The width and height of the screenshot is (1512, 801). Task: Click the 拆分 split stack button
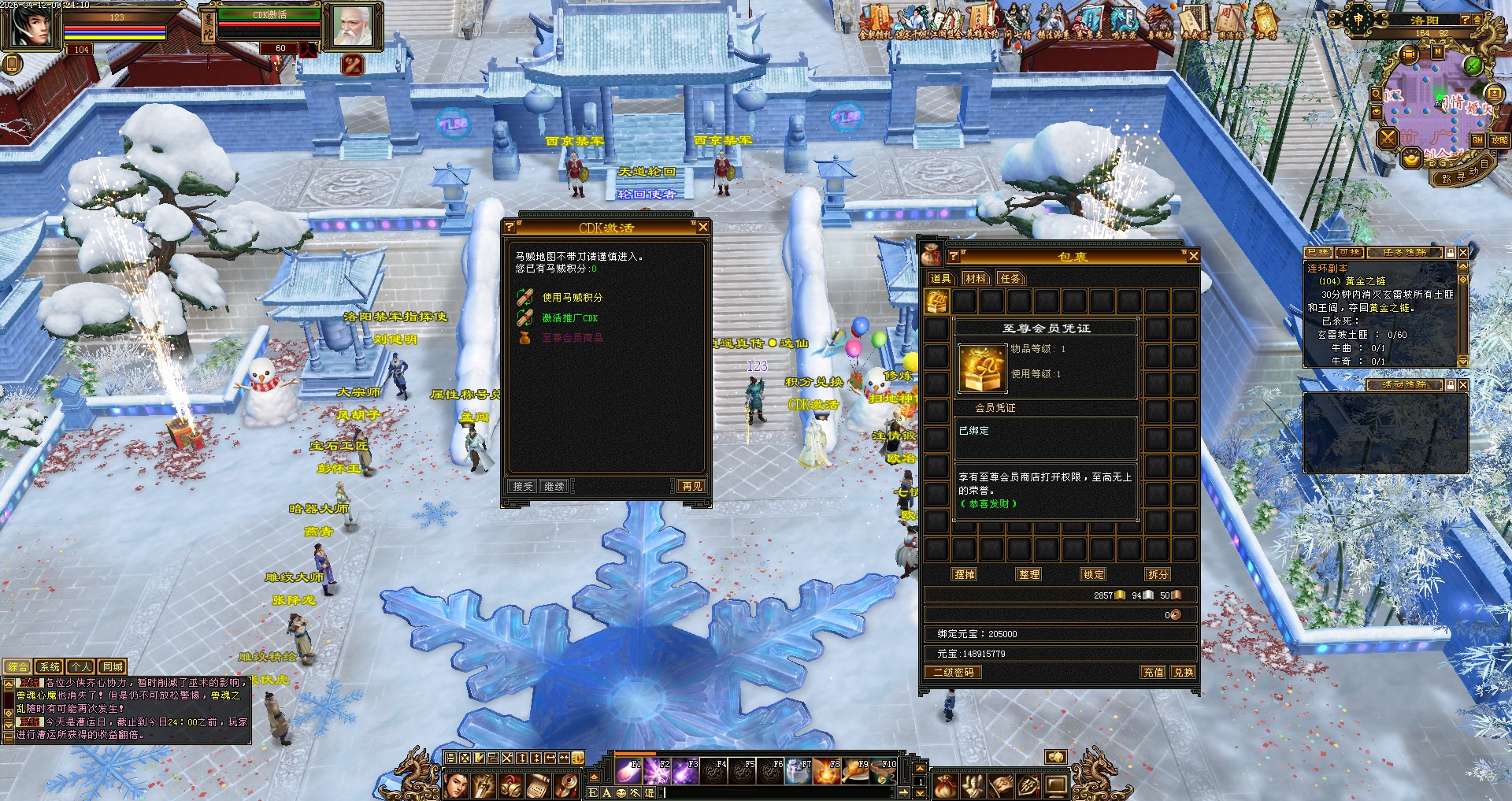click(x=1158, y=575)
